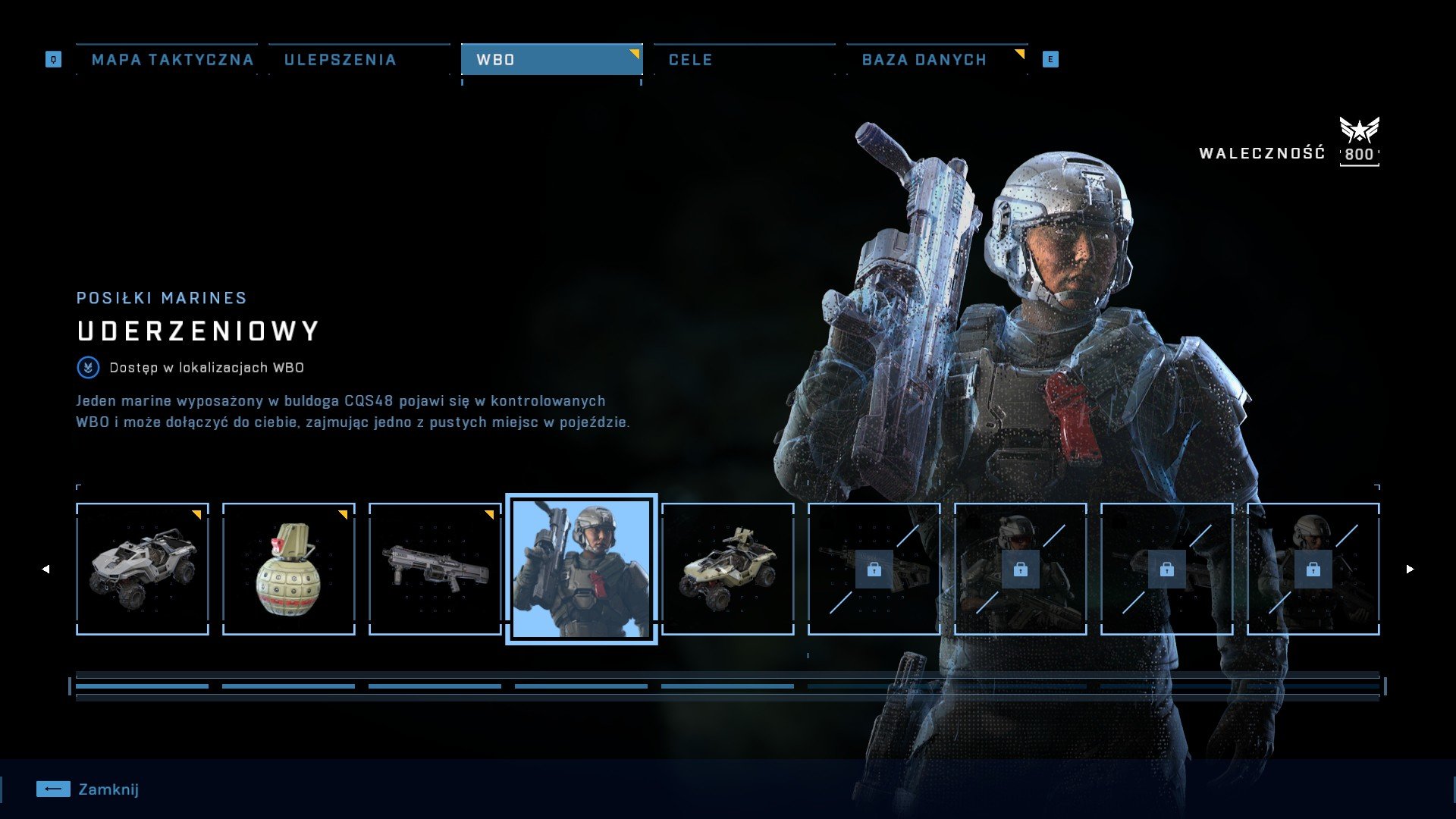
Task: Pick the Bulldog shotgun weapon tile
Action: (435, 569)
